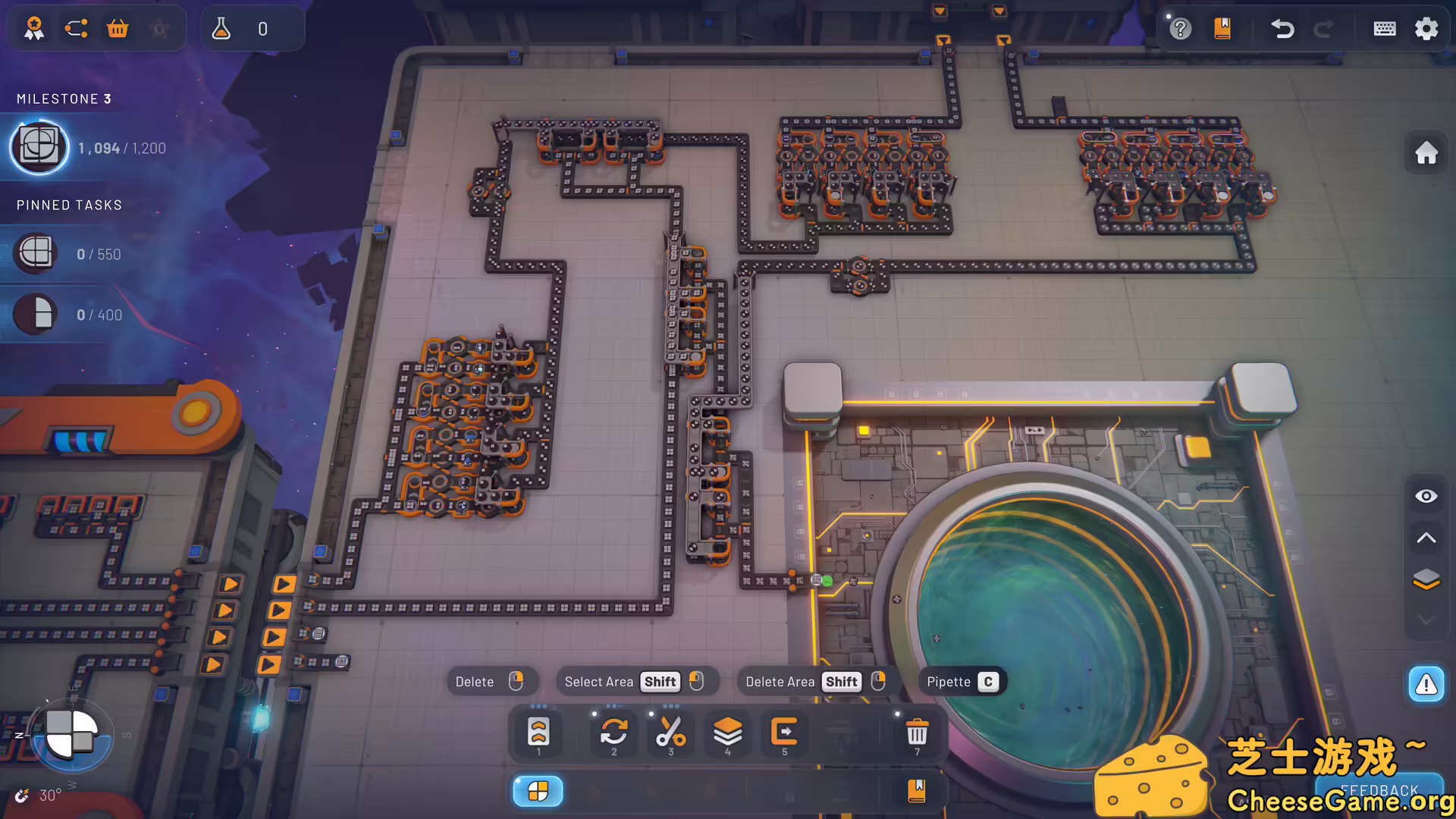Select the trash tool in toolbar

click(x=917, y=732)
